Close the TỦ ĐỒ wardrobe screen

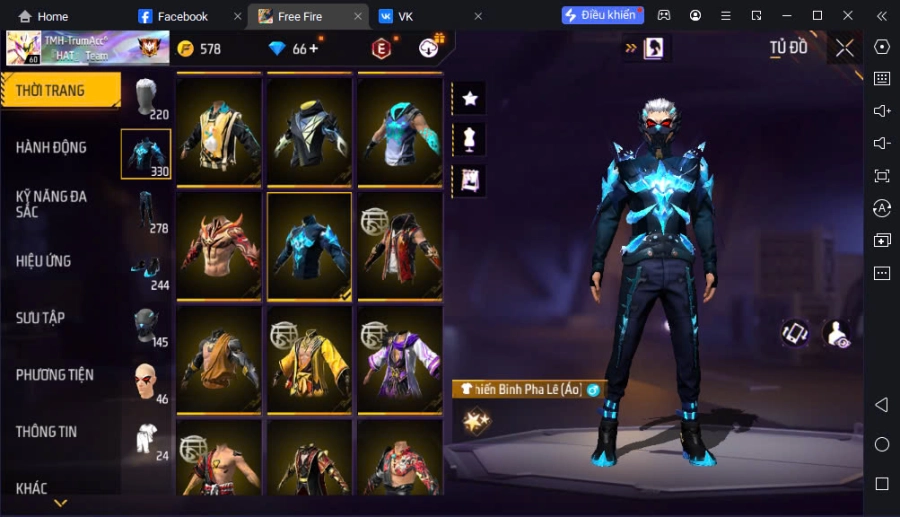click(844, 48)
